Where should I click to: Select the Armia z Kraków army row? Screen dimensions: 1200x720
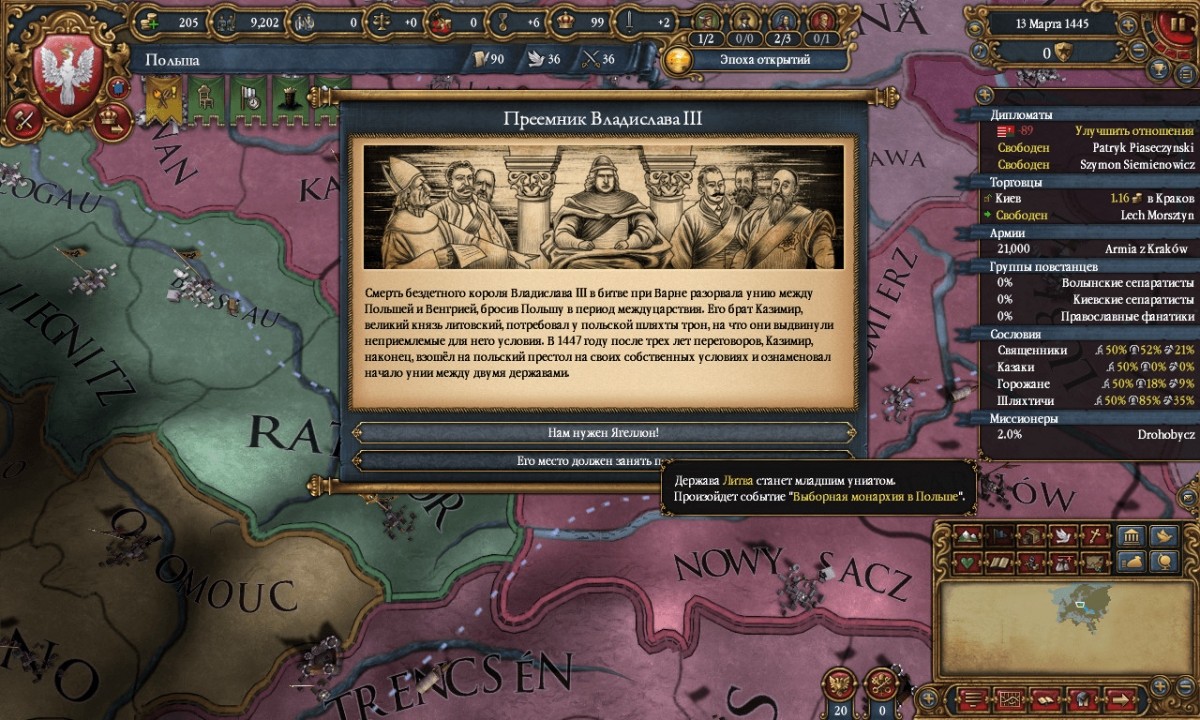(1094, 249)
